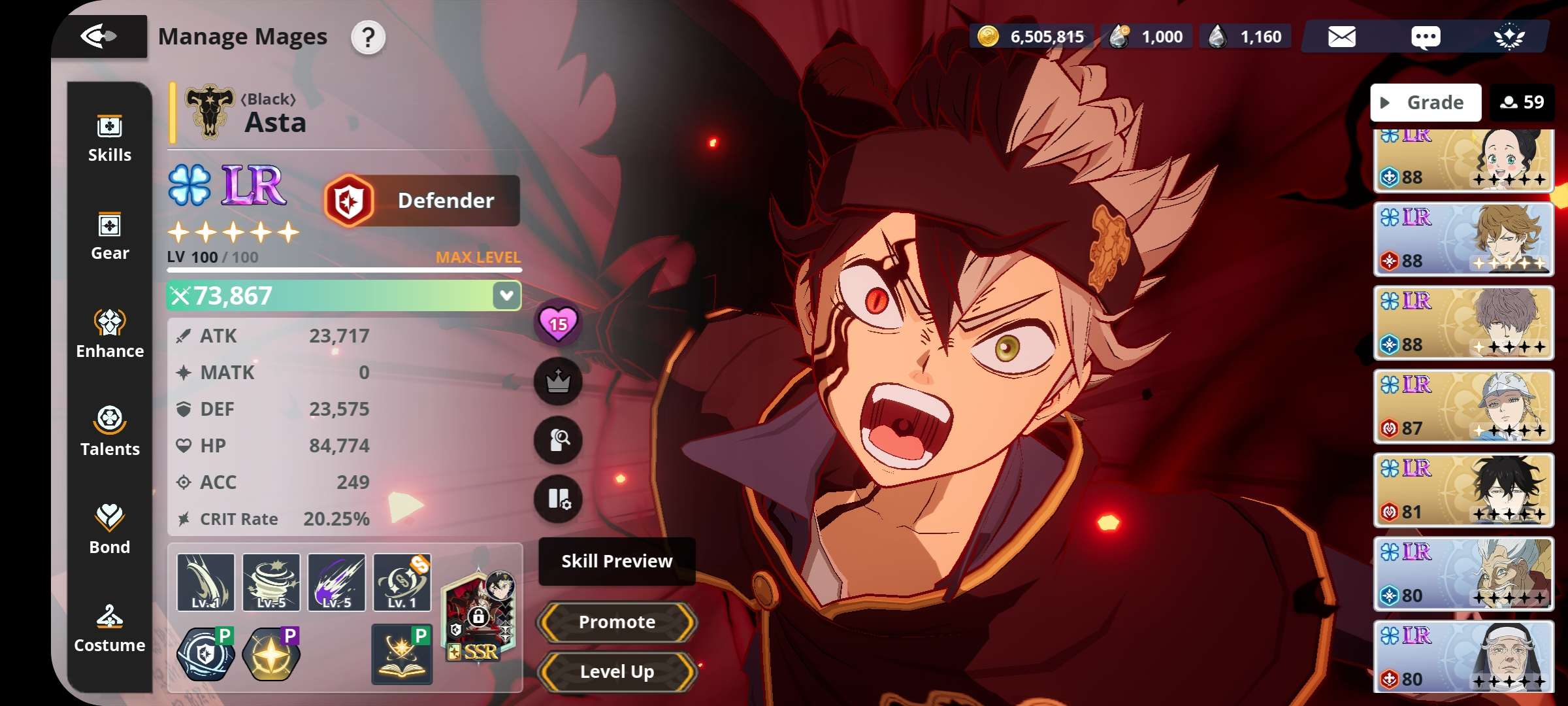Screen dimensions: 1568x706
Task: Show the Talents tab
Action: 109,432
